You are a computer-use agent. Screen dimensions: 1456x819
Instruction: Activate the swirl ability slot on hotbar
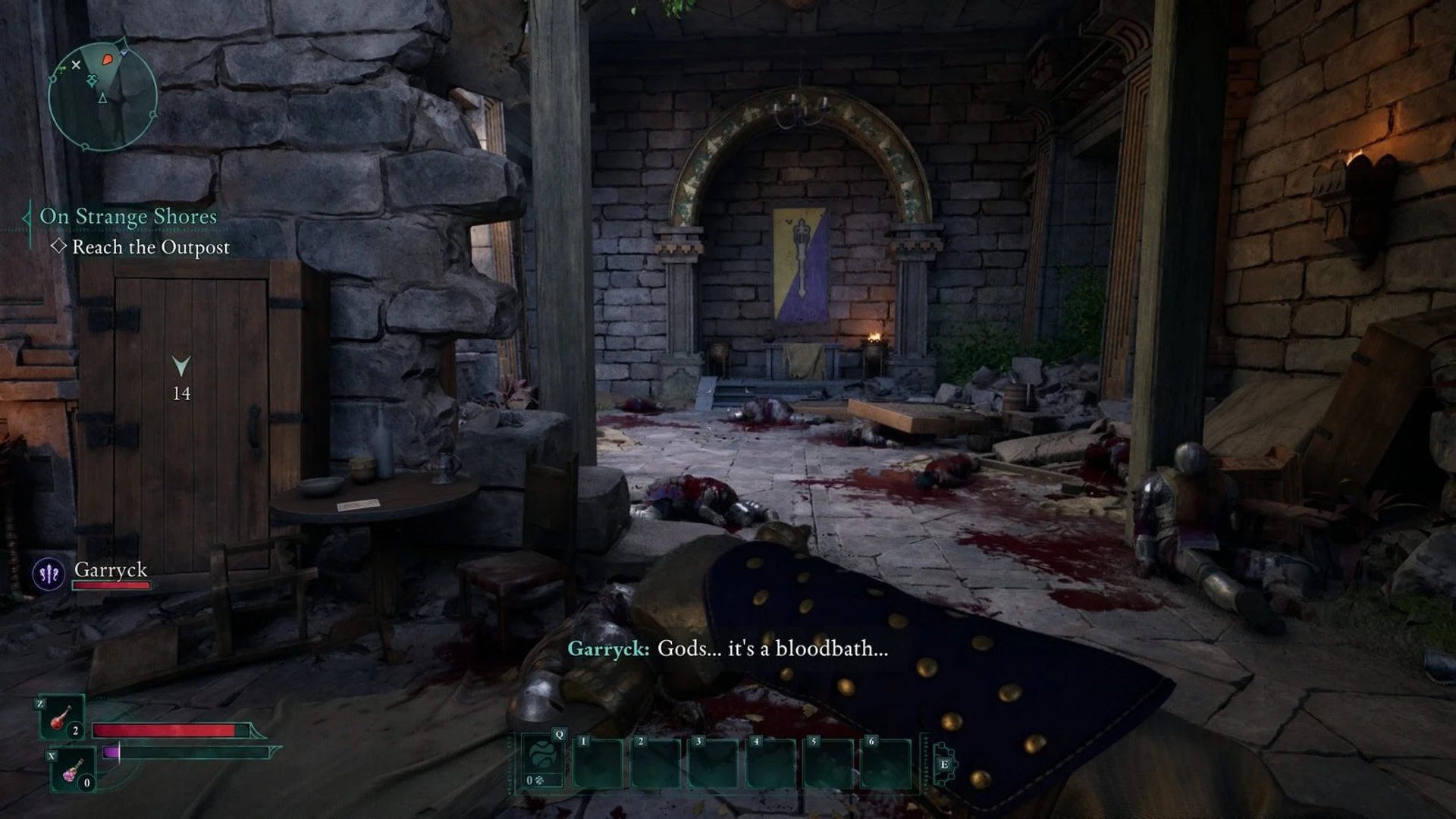[x=542, y=760]
